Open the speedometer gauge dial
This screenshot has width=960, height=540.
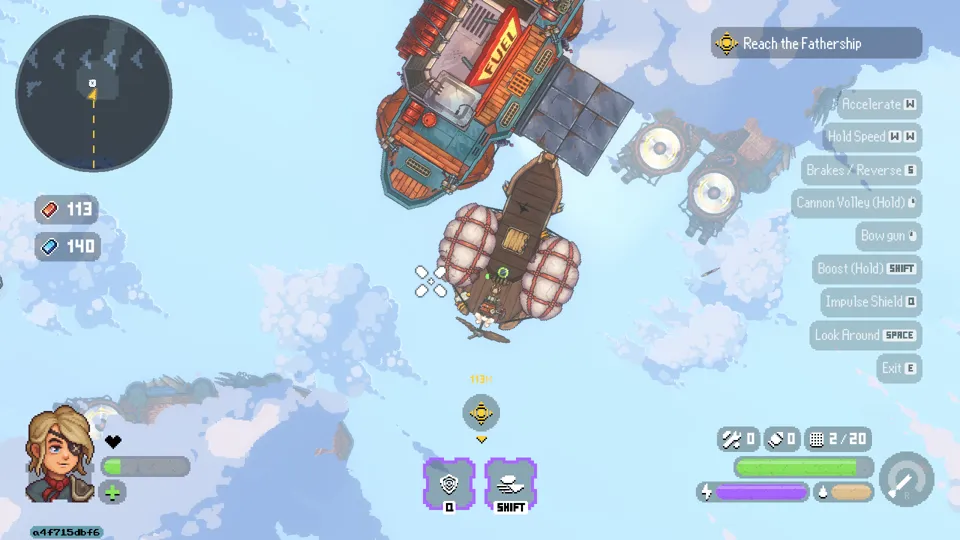[906, 480]
